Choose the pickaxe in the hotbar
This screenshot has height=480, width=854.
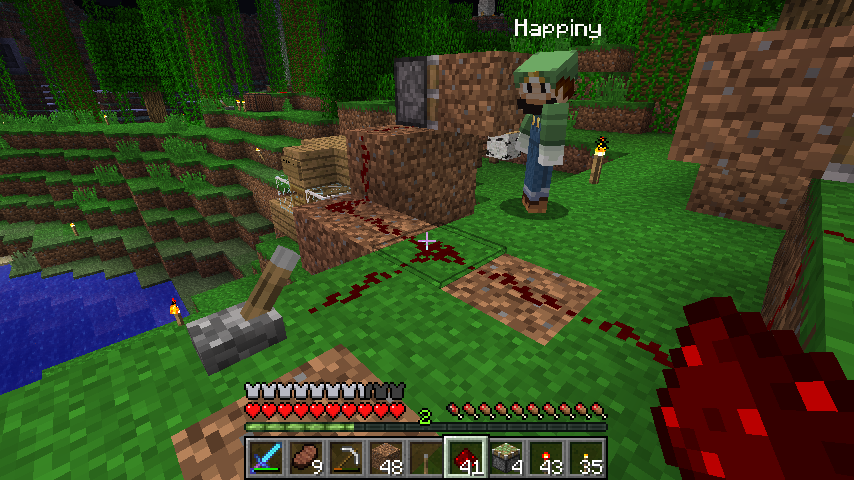pos(346,460)
